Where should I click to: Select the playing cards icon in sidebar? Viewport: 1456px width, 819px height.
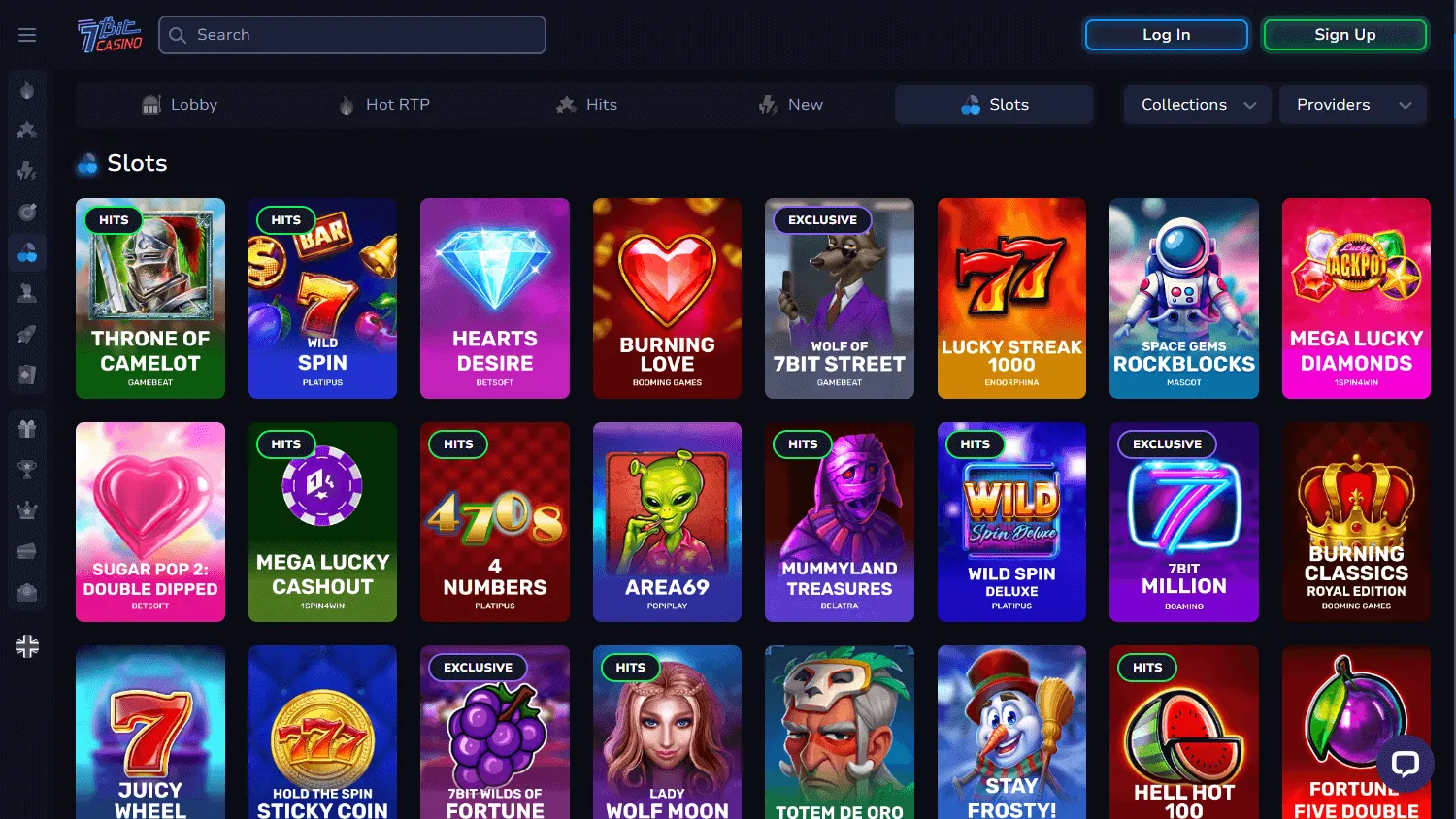[27, 374]
